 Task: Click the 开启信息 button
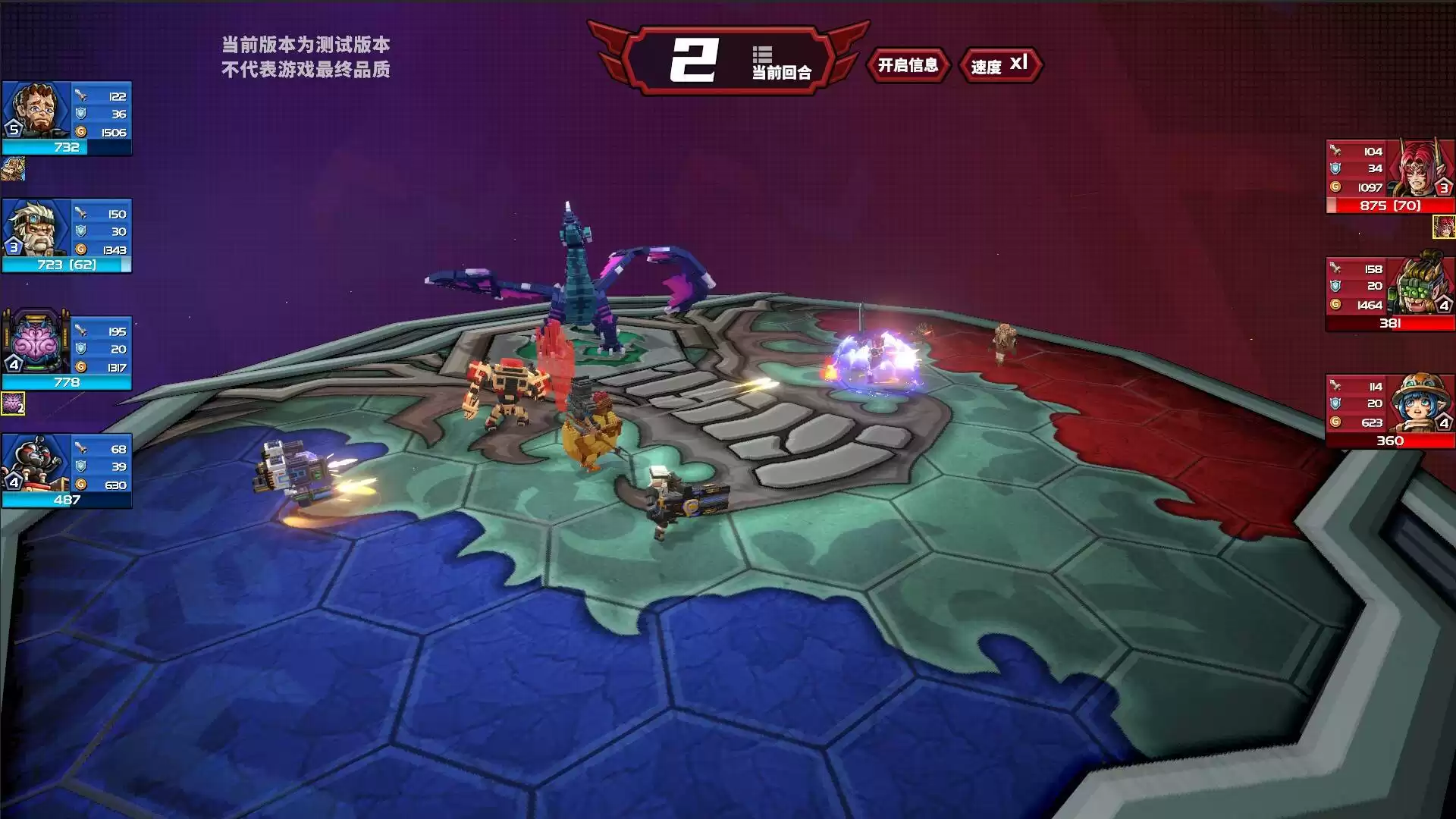coord(908,65)
